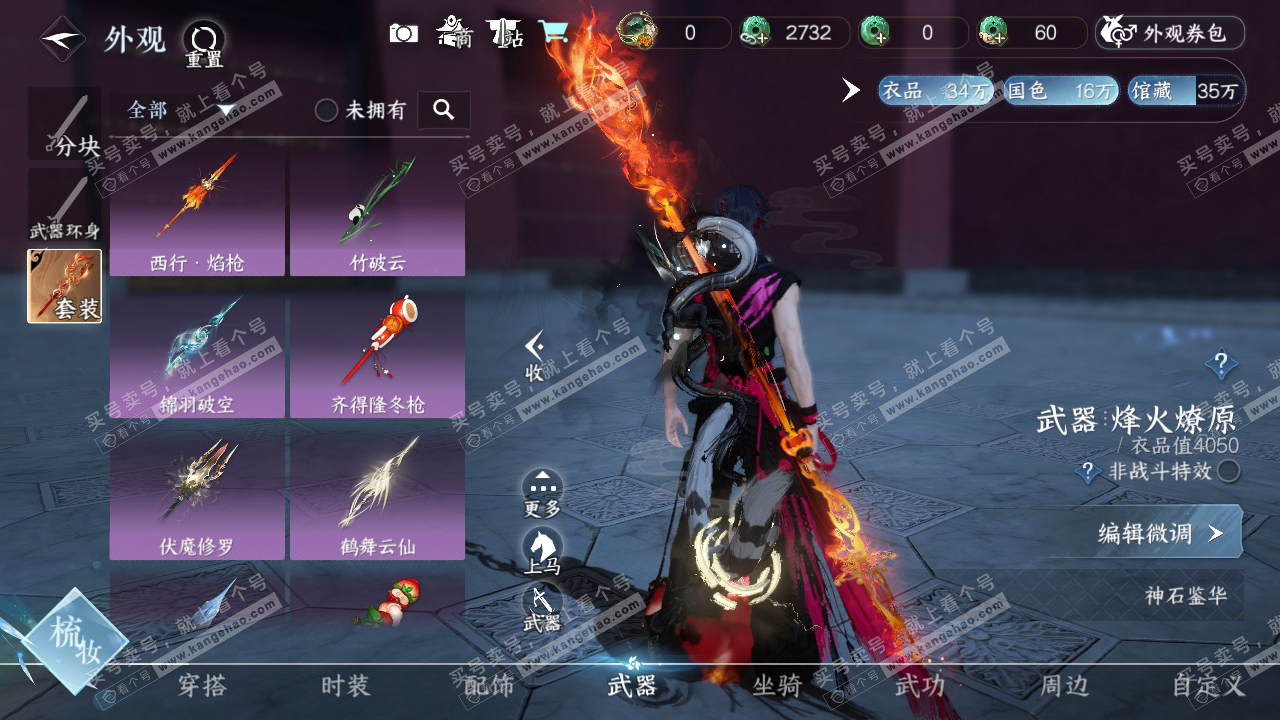Switch to the 时装 fashion tab
1280x720 pixels.
tap(345, 685)
